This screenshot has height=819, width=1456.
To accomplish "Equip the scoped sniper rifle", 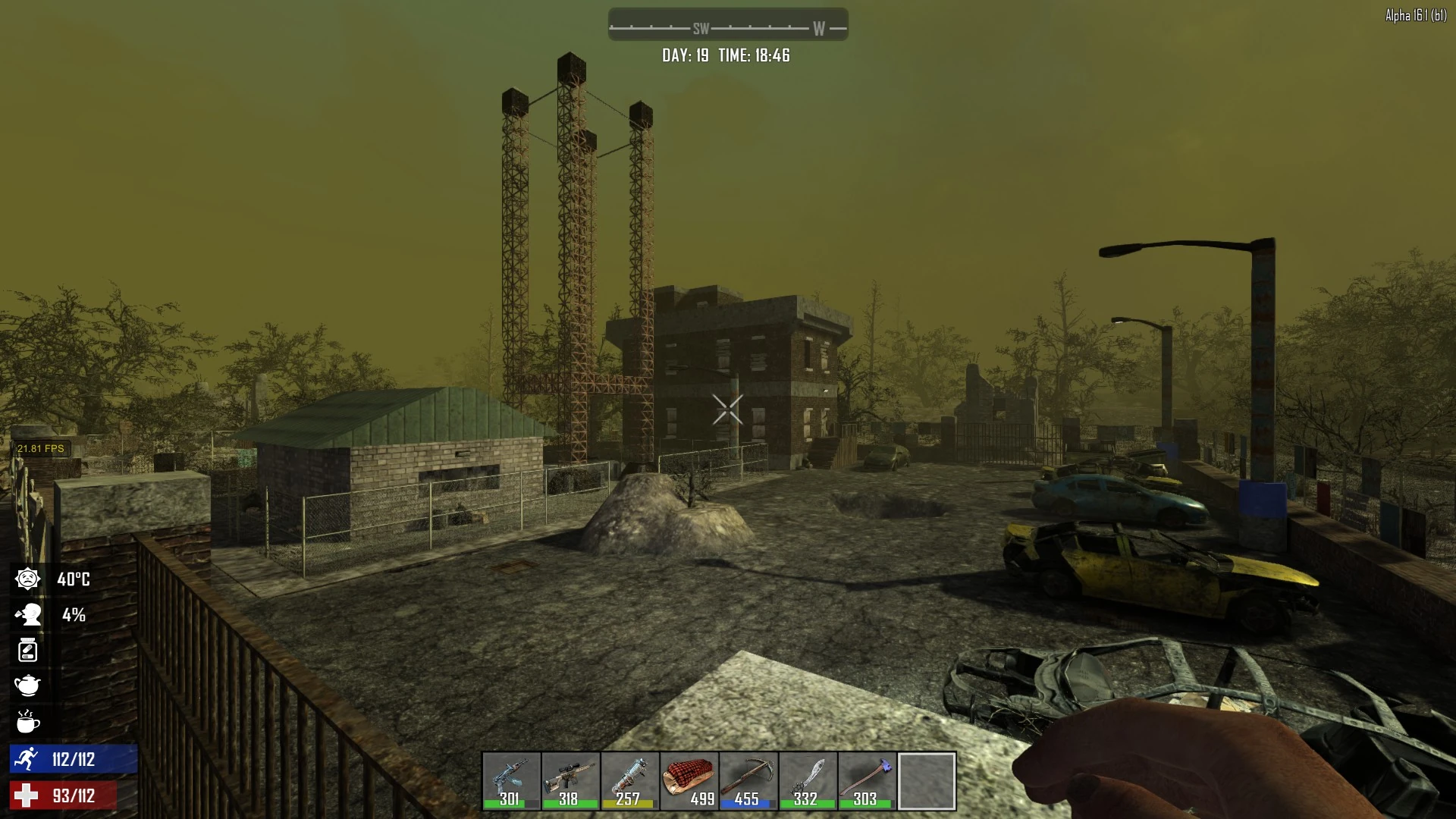I will pyautogui.click(x=570, y=781).
